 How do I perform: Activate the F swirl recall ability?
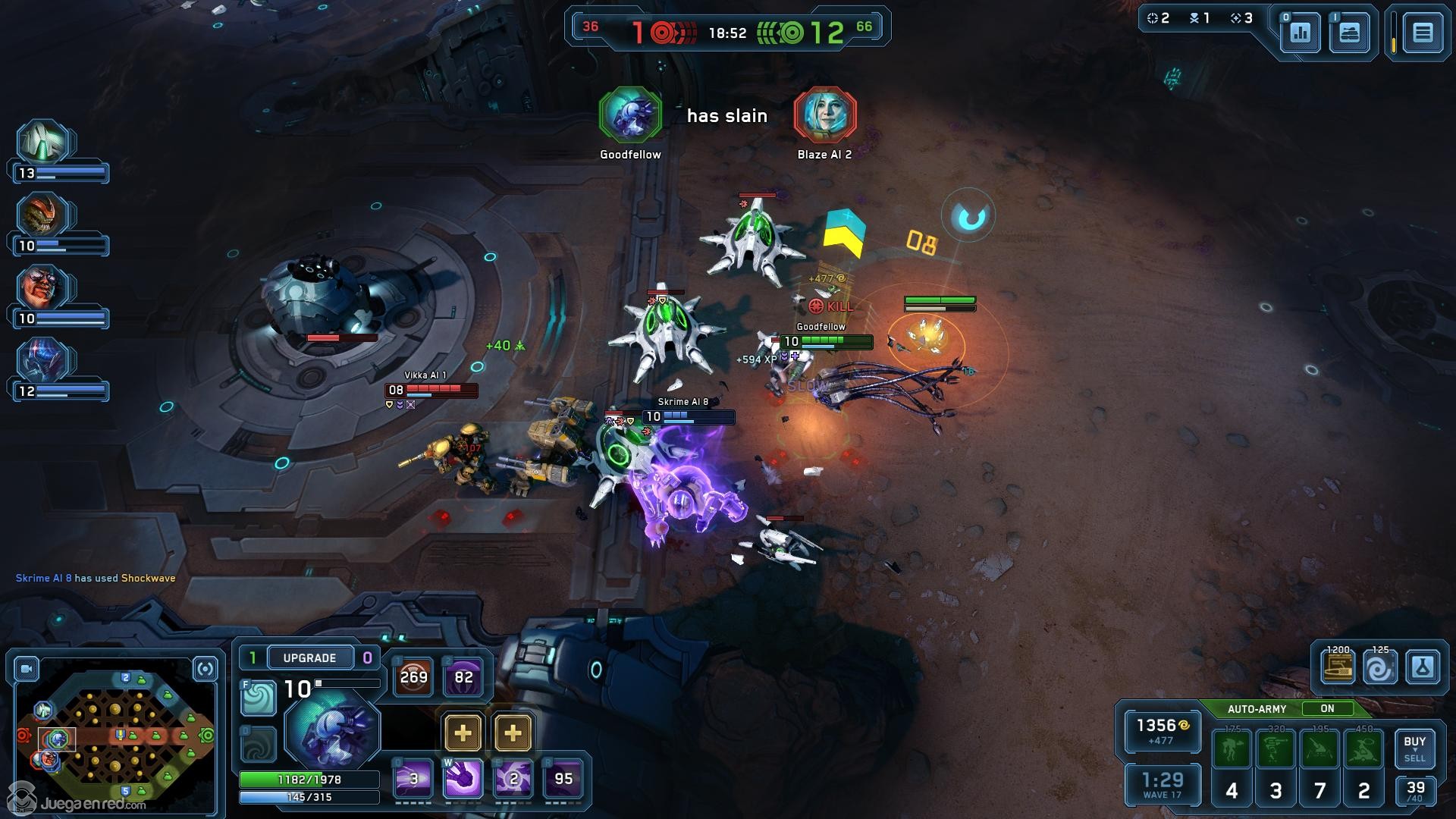(x=258, y=698)
